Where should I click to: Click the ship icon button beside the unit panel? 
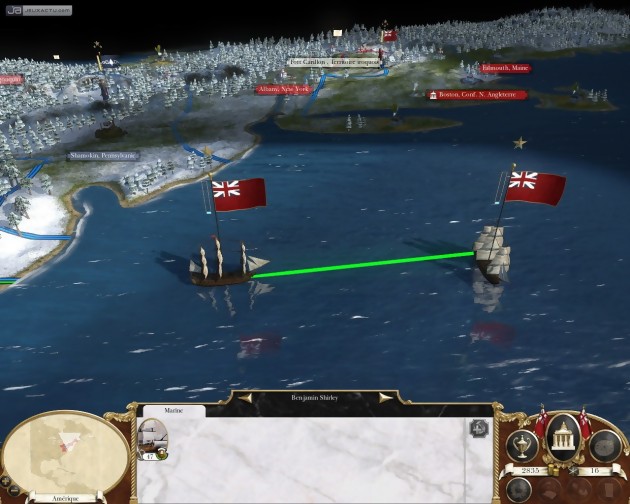(x=478, y=428)
